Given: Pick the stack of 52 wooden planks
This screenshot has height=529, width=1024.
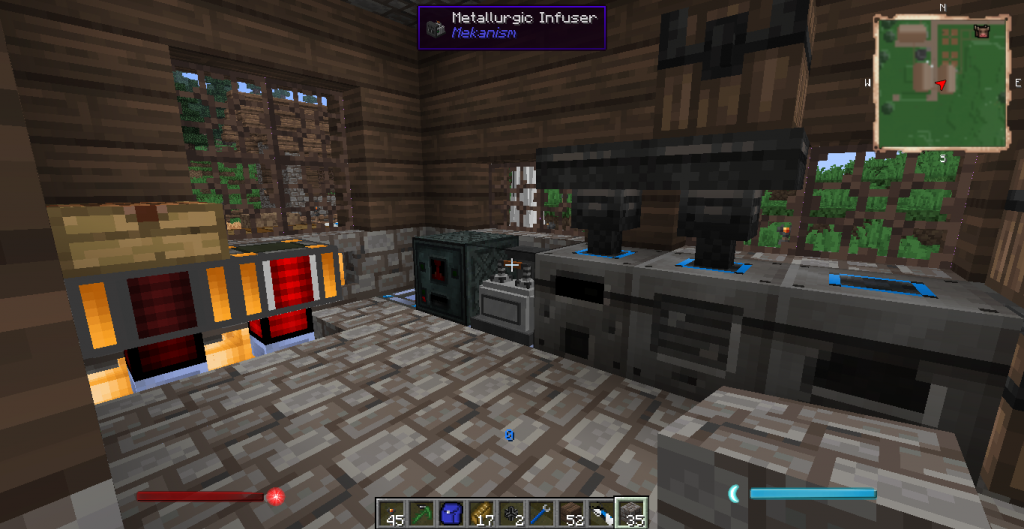Looking at the screenshot, I should point(570,513).
